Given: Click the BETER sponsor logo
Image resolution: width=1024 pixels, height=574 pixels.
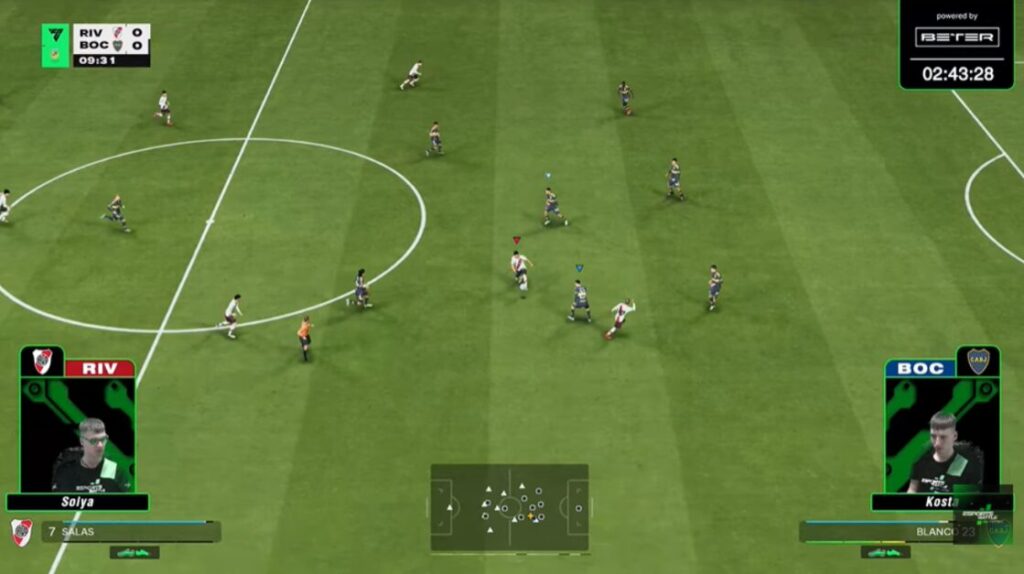Looking at the screenshot, I should pyautogui.click(x=956, y=37).
